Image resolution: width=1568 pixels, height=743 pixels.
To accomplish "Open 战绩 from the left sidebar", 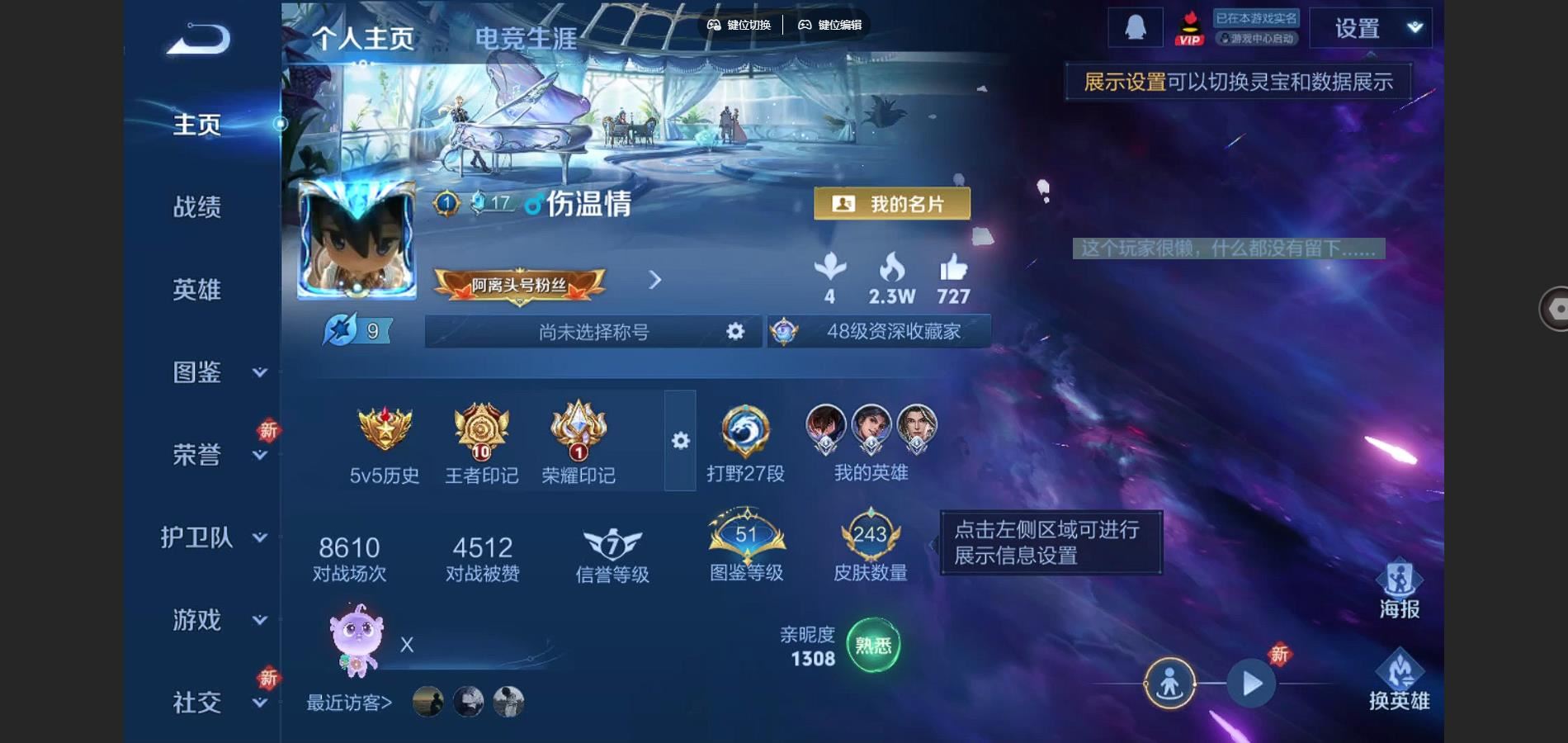I will point(196,208).
